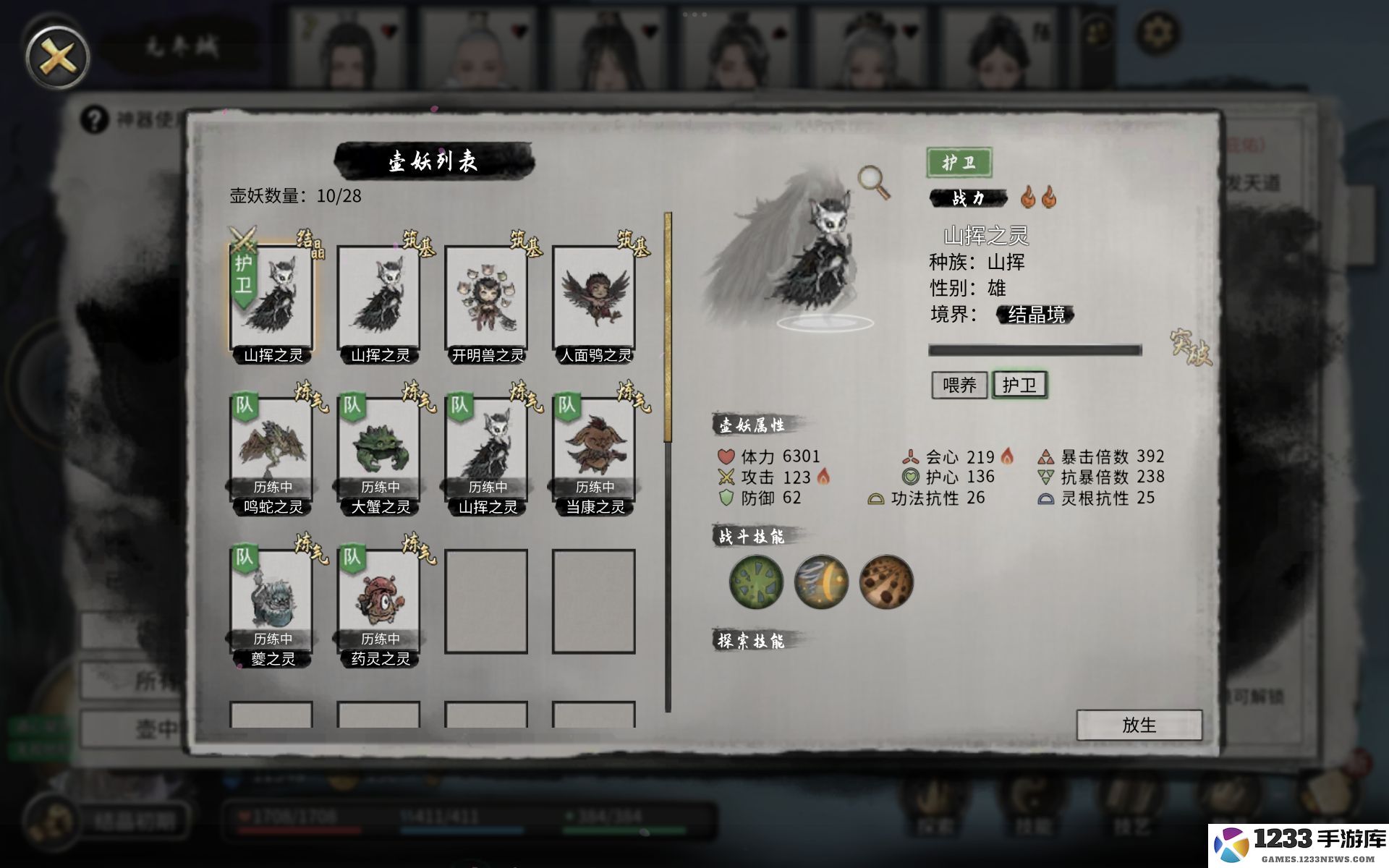The image size is (1389, 868).
Task: Open the question mark help icon
Action: pos(94,119)
